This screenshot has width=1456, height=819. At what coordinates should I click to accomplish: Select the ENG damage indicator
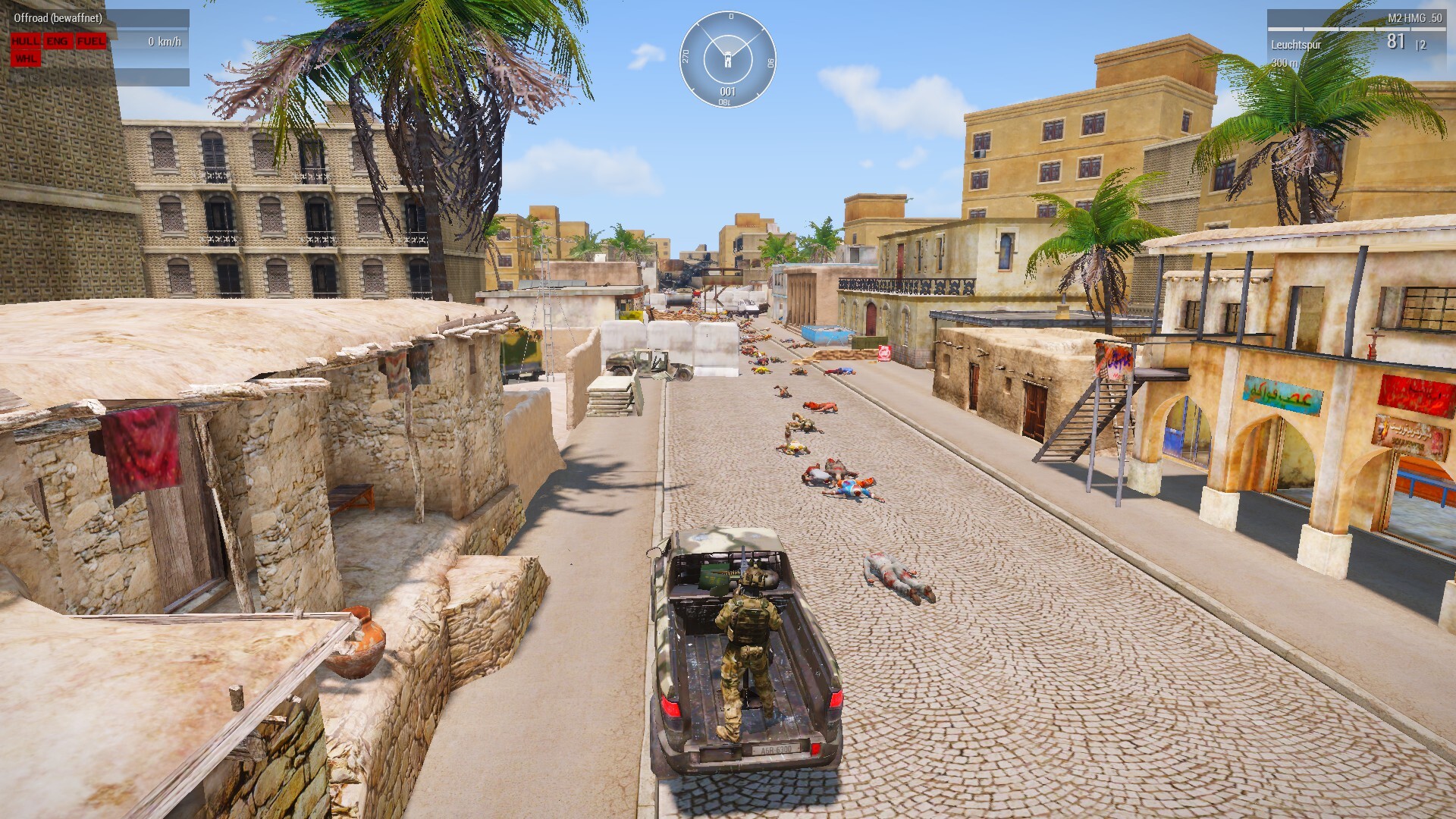coord(57,42)
